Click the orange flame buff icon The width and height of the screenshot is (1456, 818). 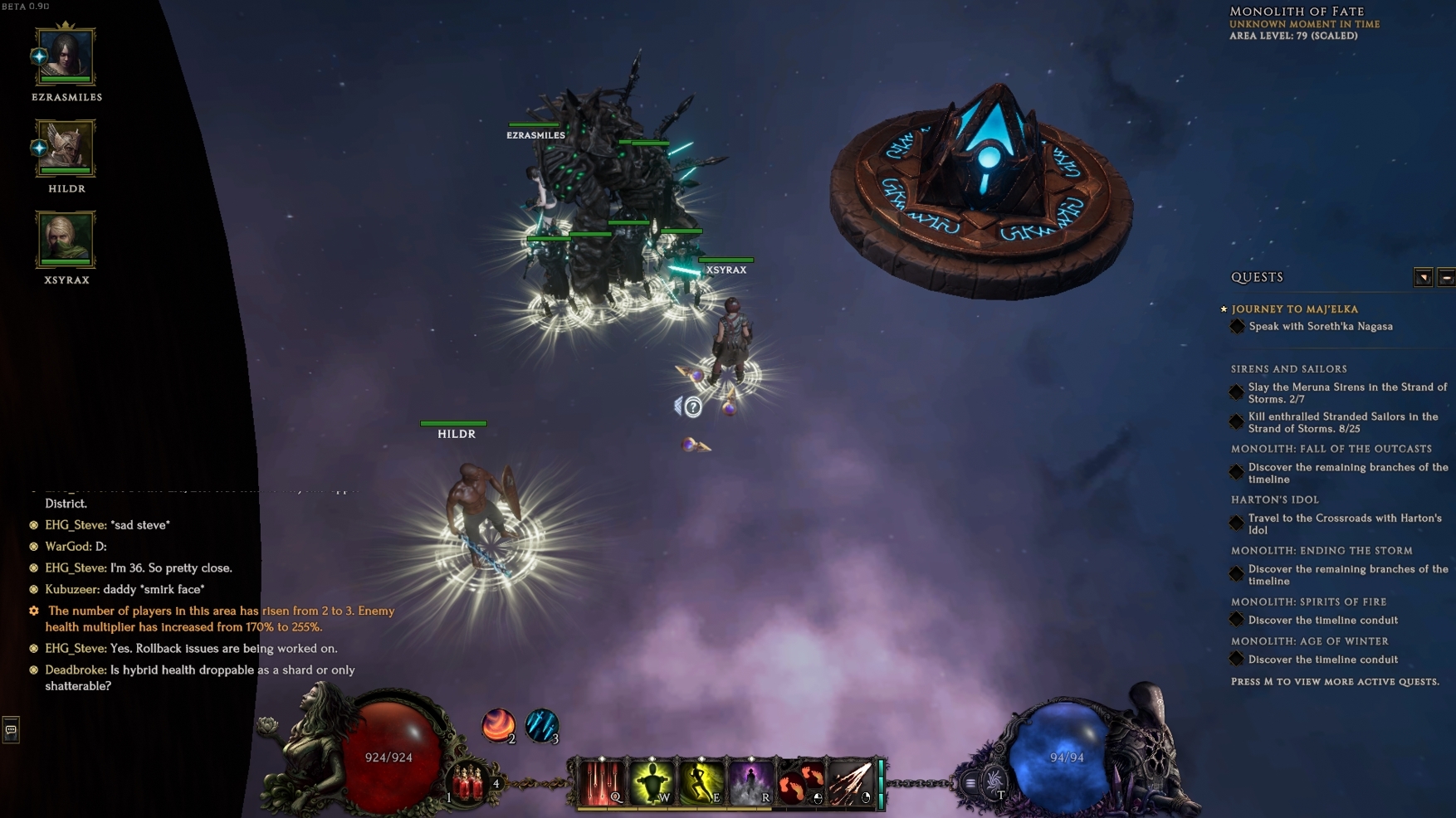[498, 725]
